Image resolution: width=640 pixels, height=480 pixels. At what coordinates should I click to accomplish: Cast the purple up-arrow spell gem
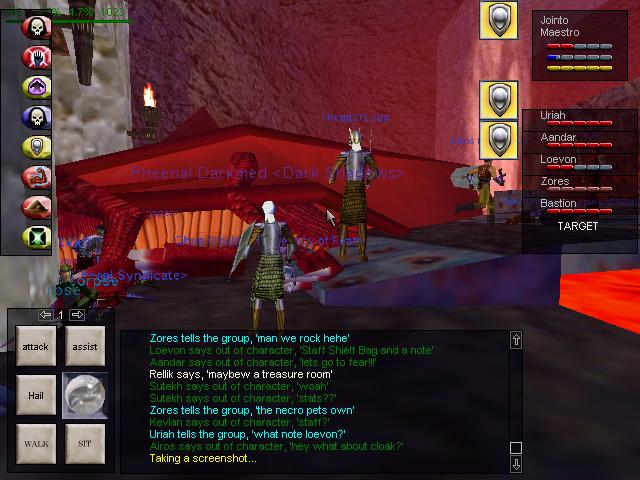pos(37,87)
